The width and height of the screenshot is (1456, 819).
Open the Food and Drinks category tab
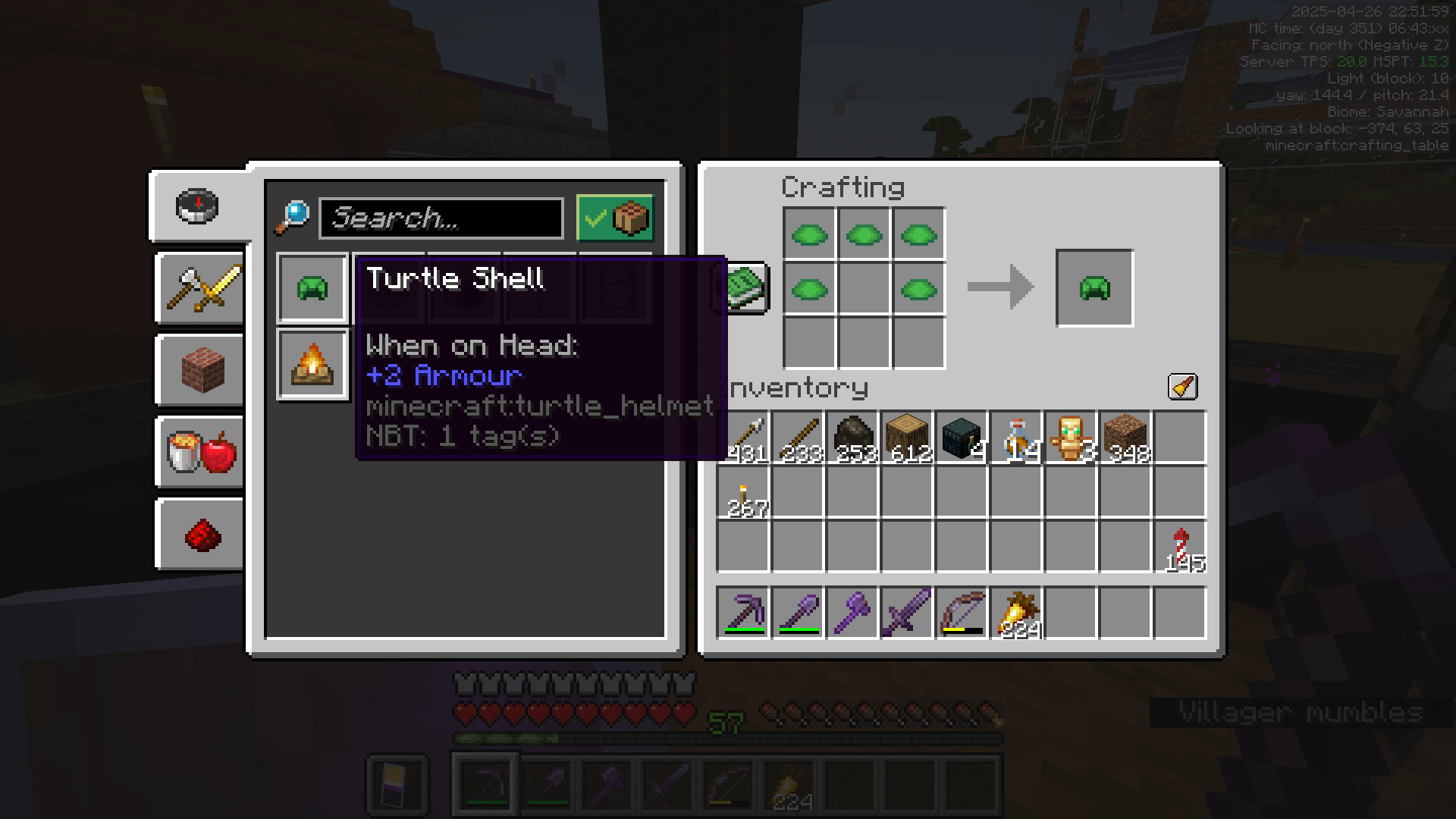199,452
